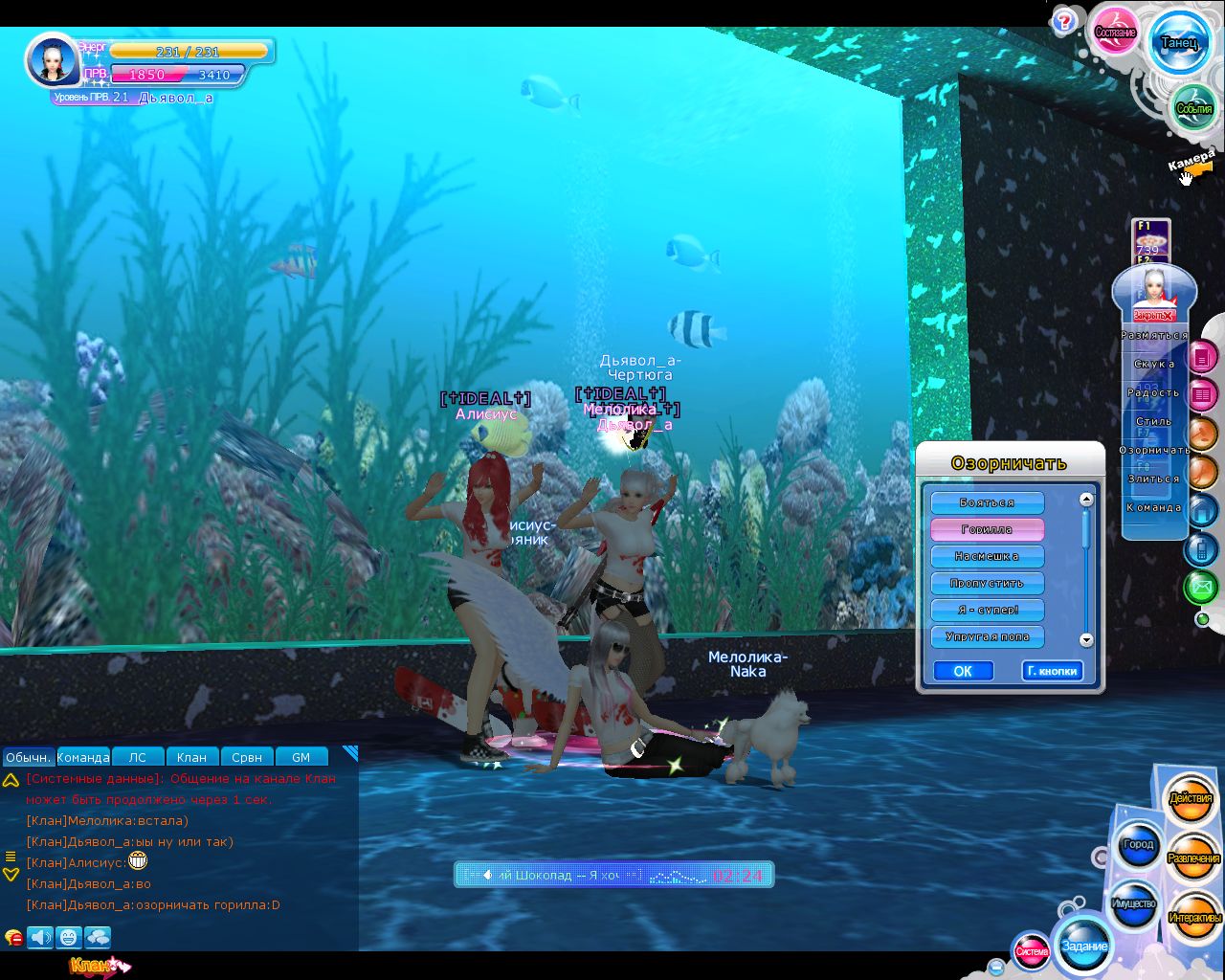
Task: Open the Город city menu
Action: [1138, 844]
